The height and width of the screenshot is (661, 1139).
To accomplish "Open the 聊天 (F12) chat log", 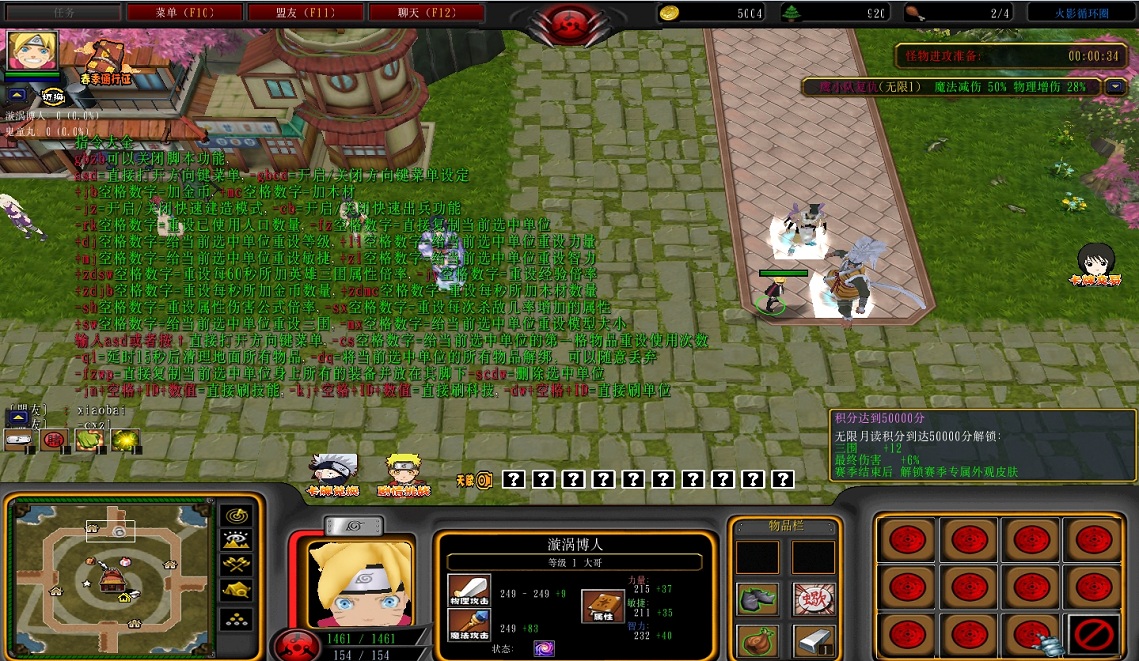I will [426, 13].
